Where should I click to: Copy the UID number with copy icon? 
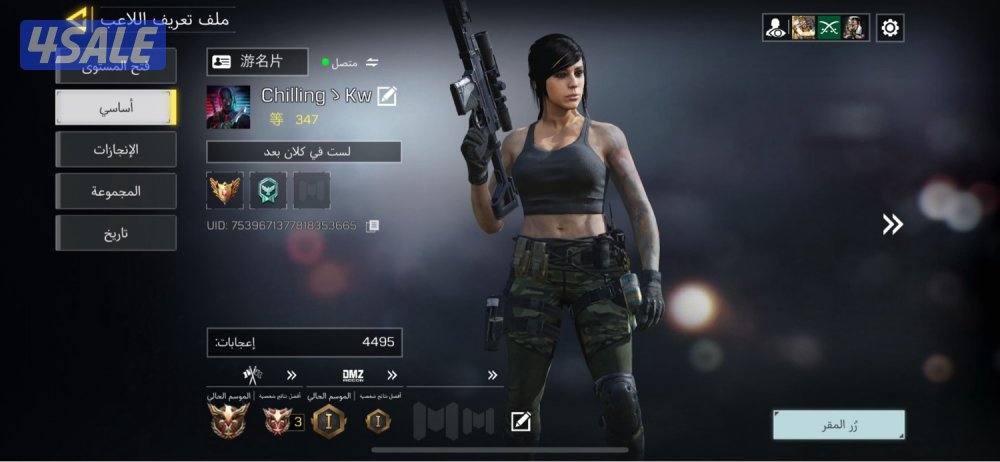coord(373,226)
